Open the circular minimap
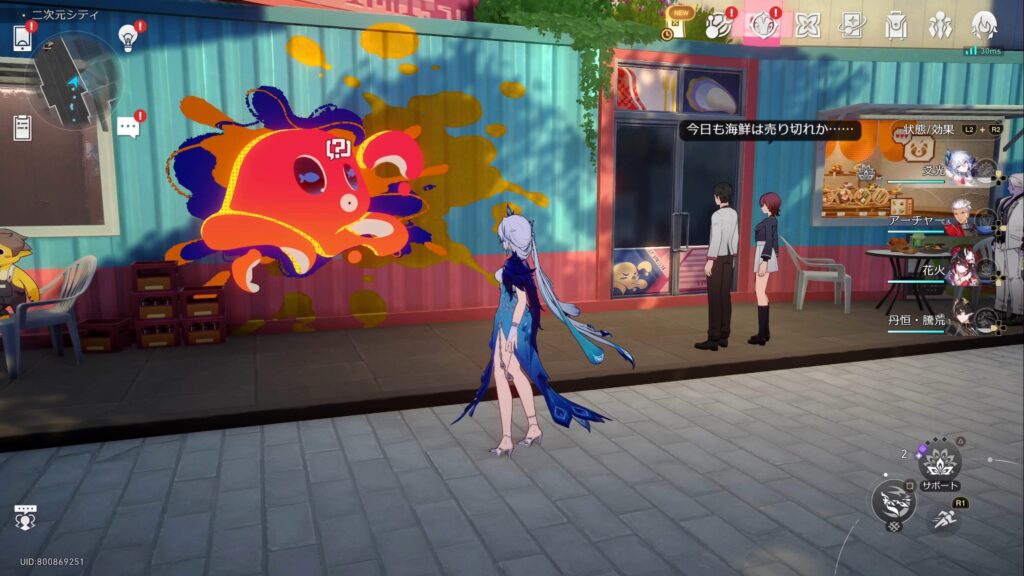The height and width of the screenshot is (576, 1024). click(x=76, y=79)
